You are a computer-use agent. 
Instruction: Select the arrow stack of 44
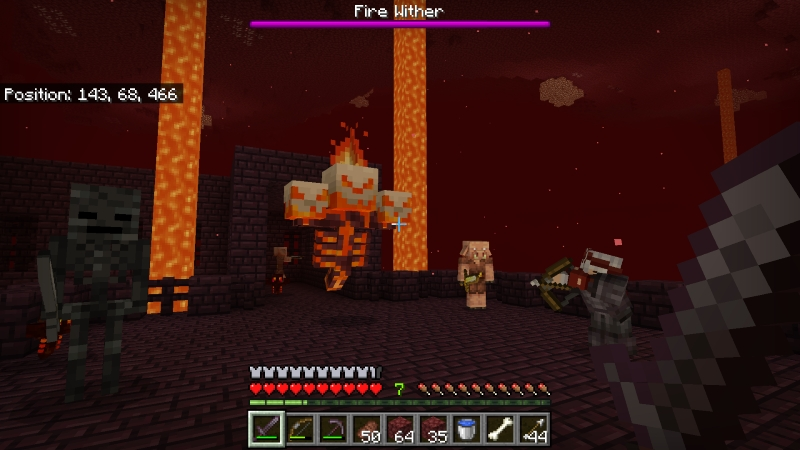pyautogui.click(x=534, y=429)
